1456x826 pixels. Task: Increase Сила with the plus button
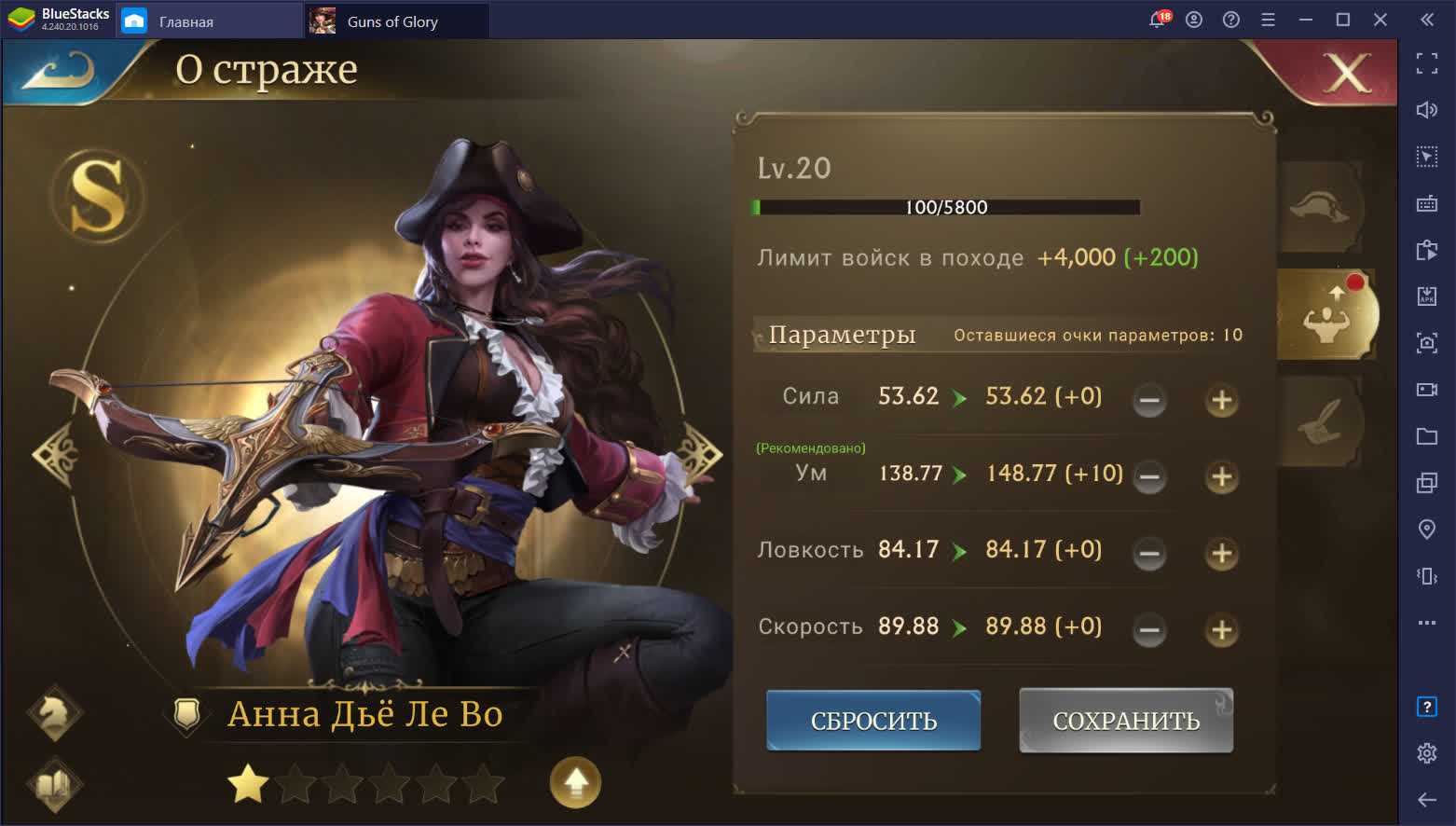pos(1221,401)
